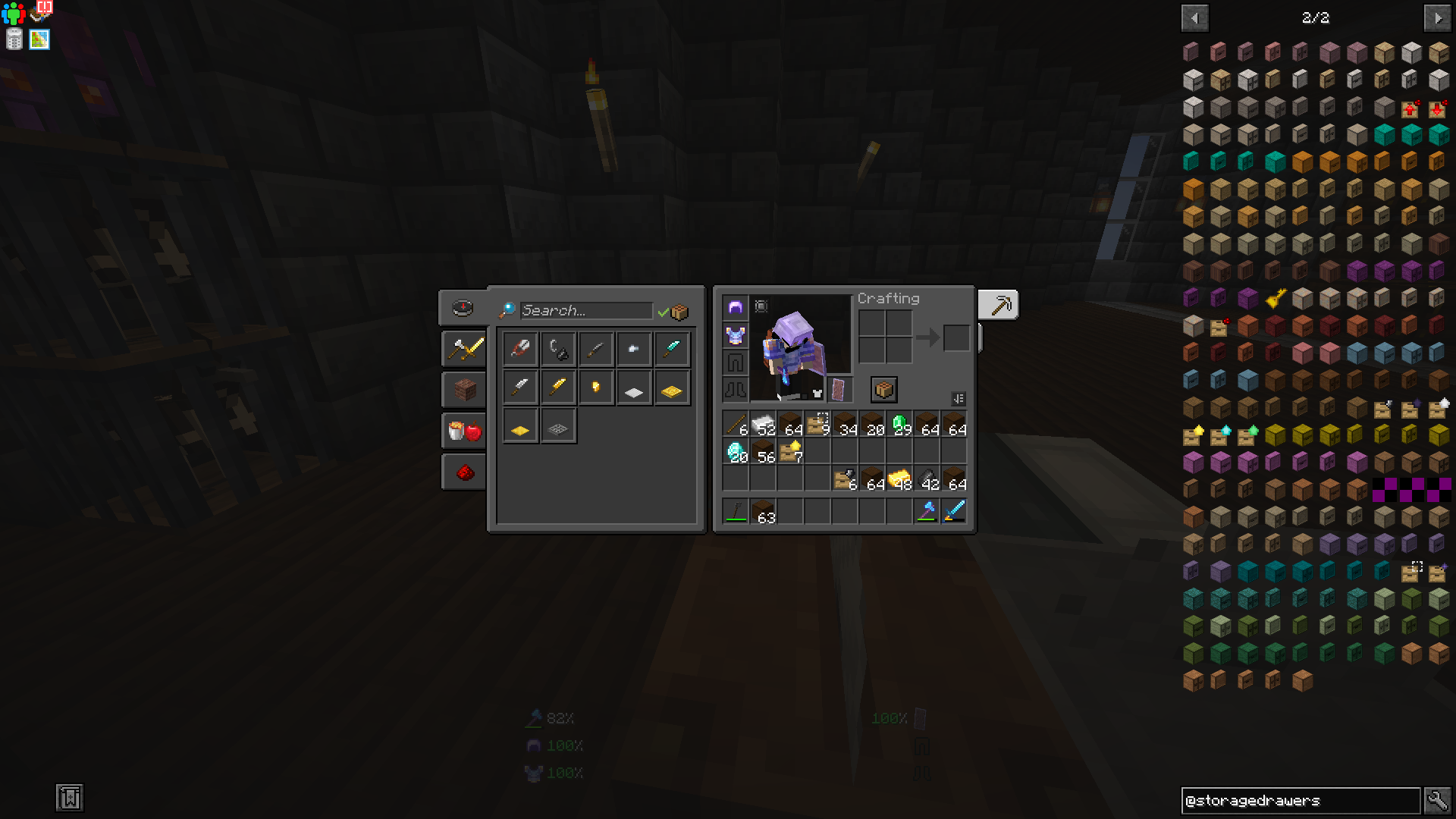The image size is (1456, 819).
Task: Select the diamond sword in the hotbar
Action: tap(955, 510)
